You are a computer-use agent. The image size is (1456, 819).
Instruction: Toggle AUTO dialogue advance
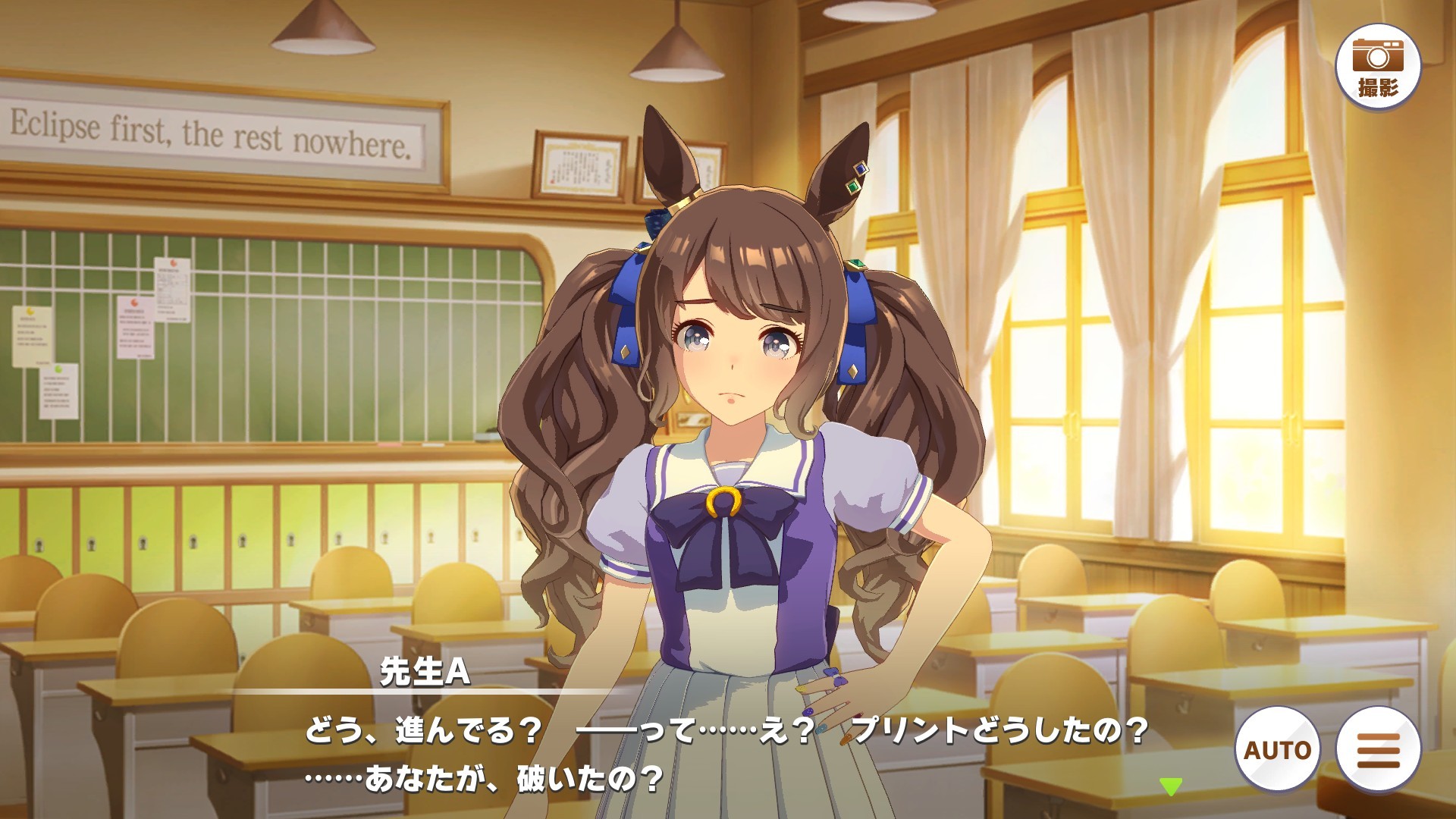1277,749
